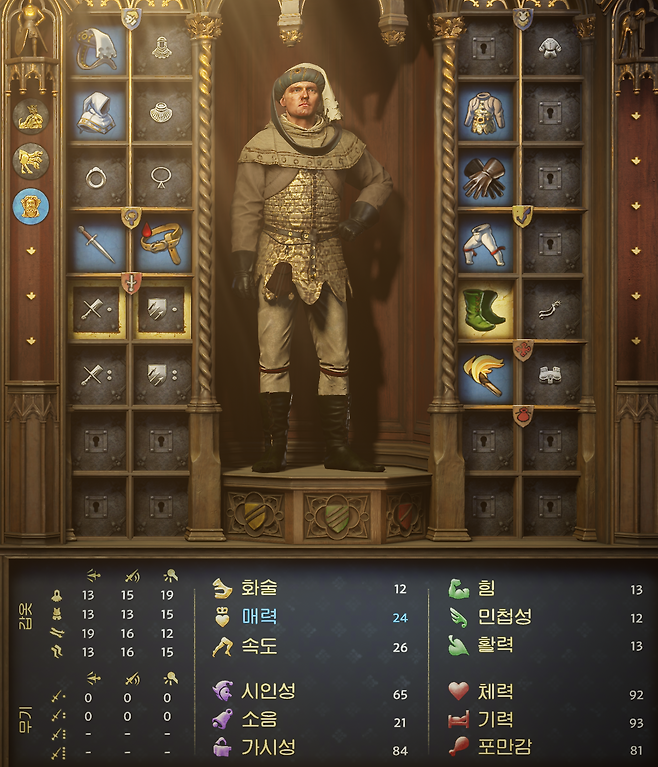Select the empty ring slot

click(x=97, y=179)
